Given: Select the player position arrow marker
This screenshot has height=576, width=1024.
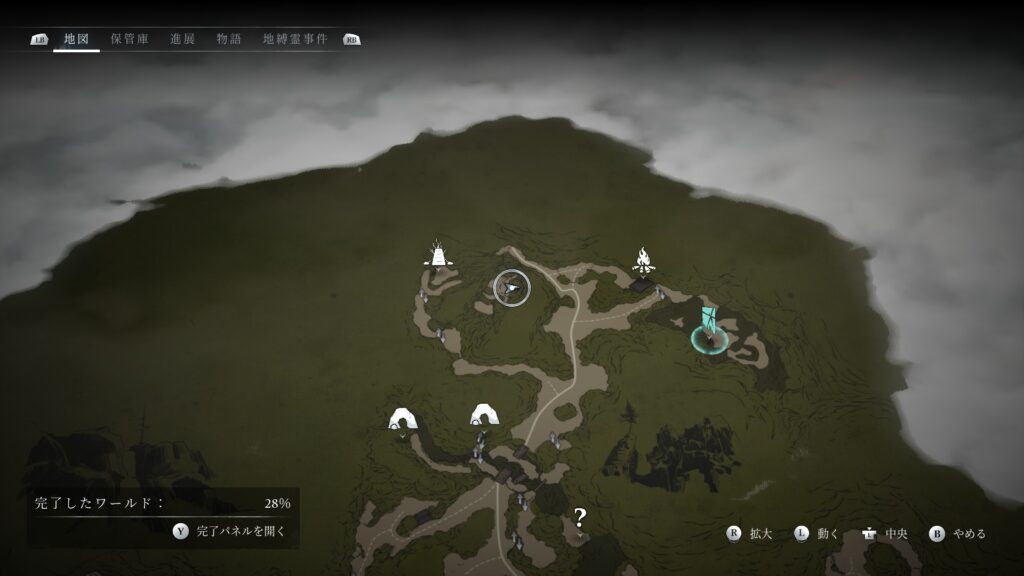Looking at the screenshot, I should tap(512, 288).
